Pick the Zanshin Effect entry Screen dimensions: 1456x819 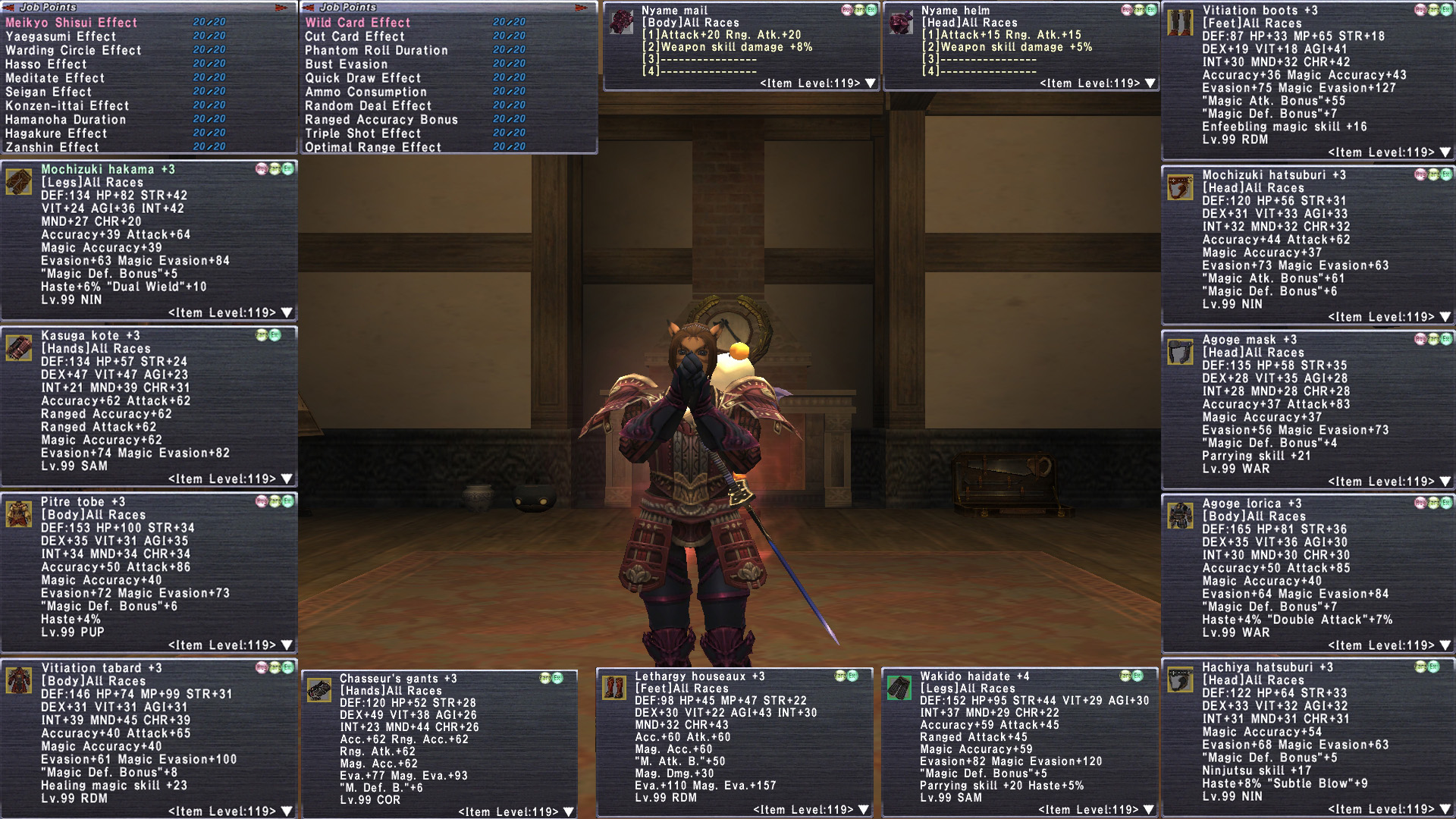click(52, 147)
